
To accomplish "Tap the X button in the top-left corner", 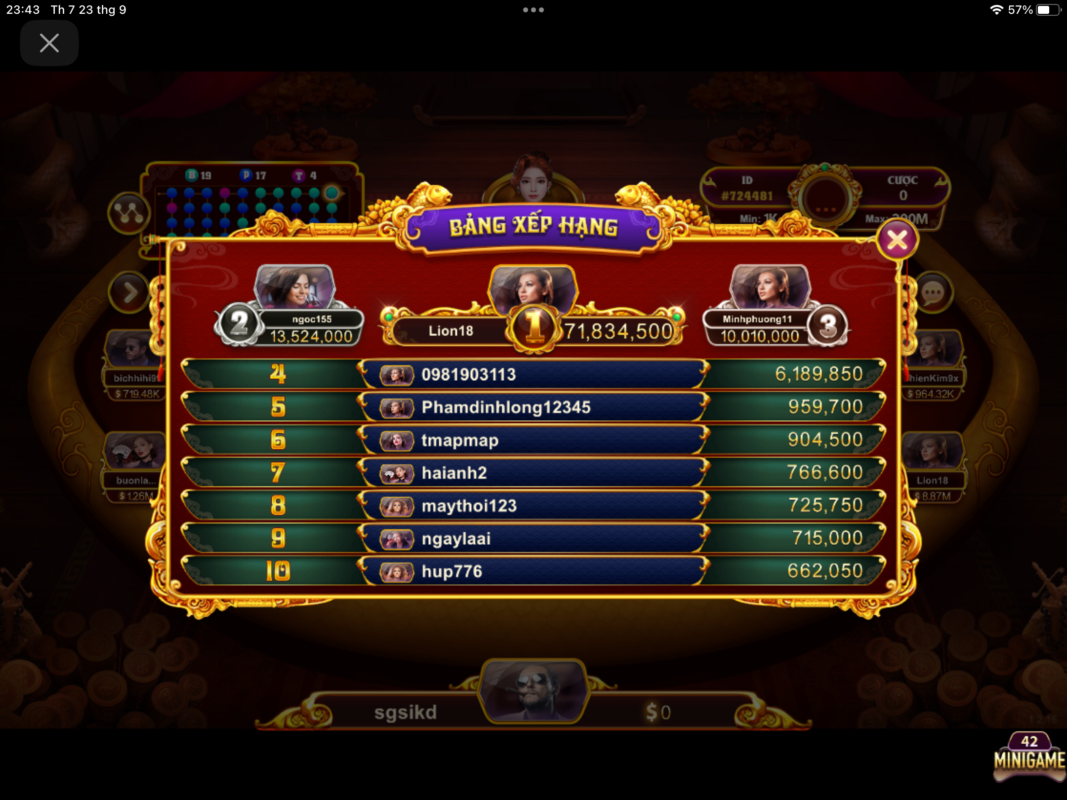I will tap(49, 43).
